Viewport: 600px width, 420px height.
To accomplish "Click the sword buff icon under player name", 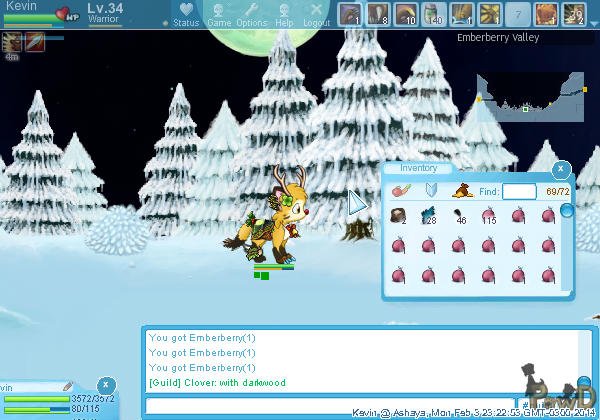I will coord(33,42).
